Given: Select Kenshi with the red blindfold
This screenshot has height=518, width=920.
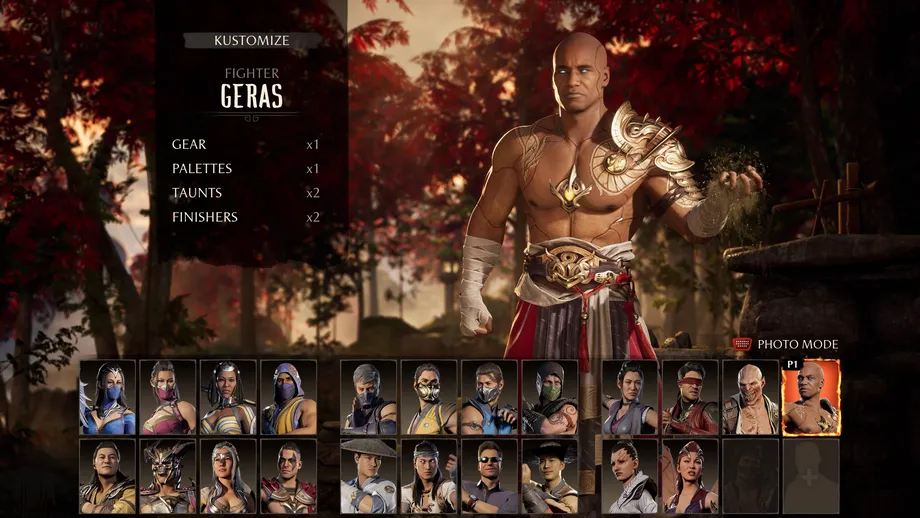Looking at the screenshot, I should (x=691, y=397).
